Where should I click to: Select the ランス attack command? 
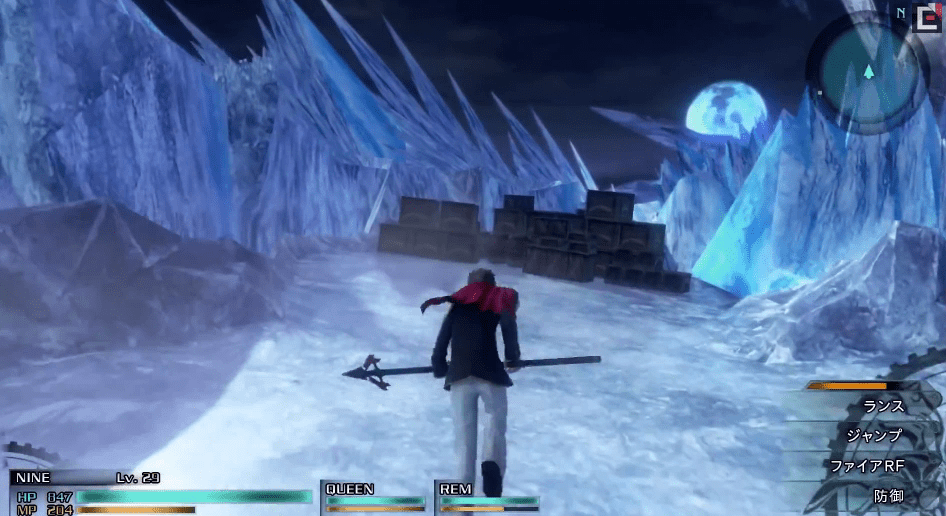(x=882, y=407)
